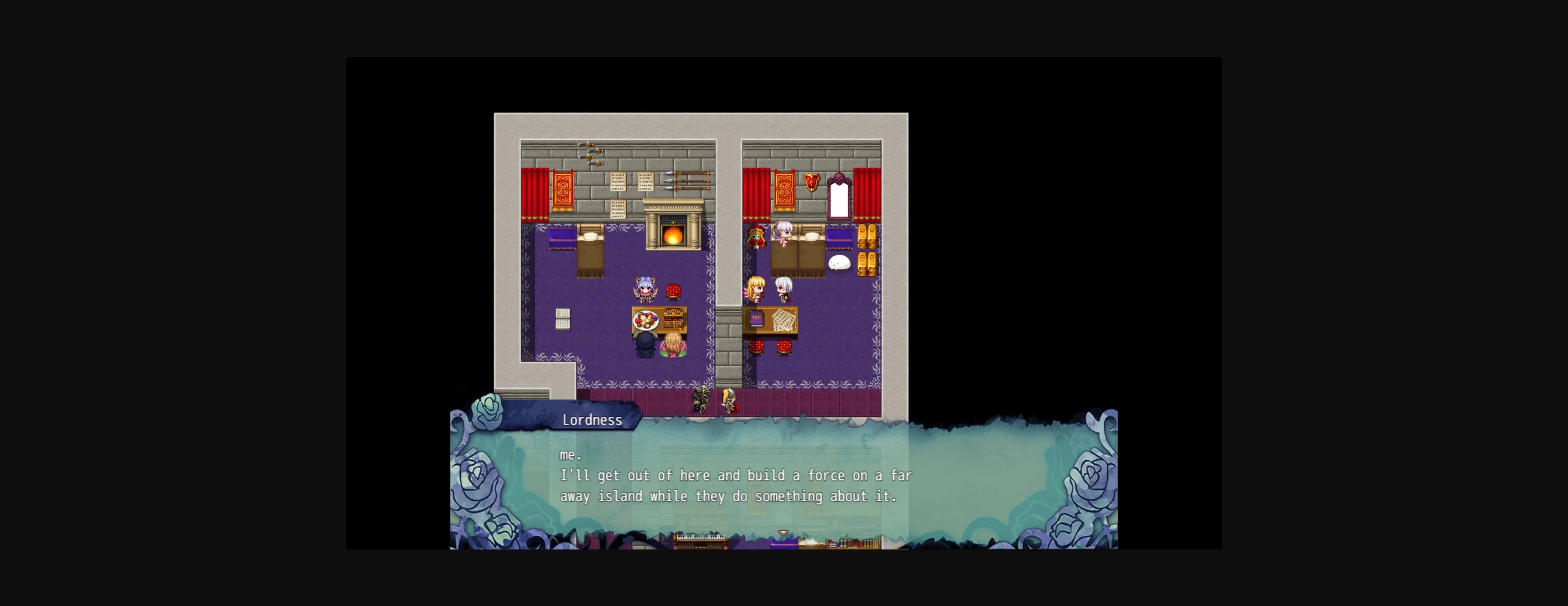1568x606 pixels.
Task: Click the open book on the floor
Action: pyautogui.click(x=562, y=320)
